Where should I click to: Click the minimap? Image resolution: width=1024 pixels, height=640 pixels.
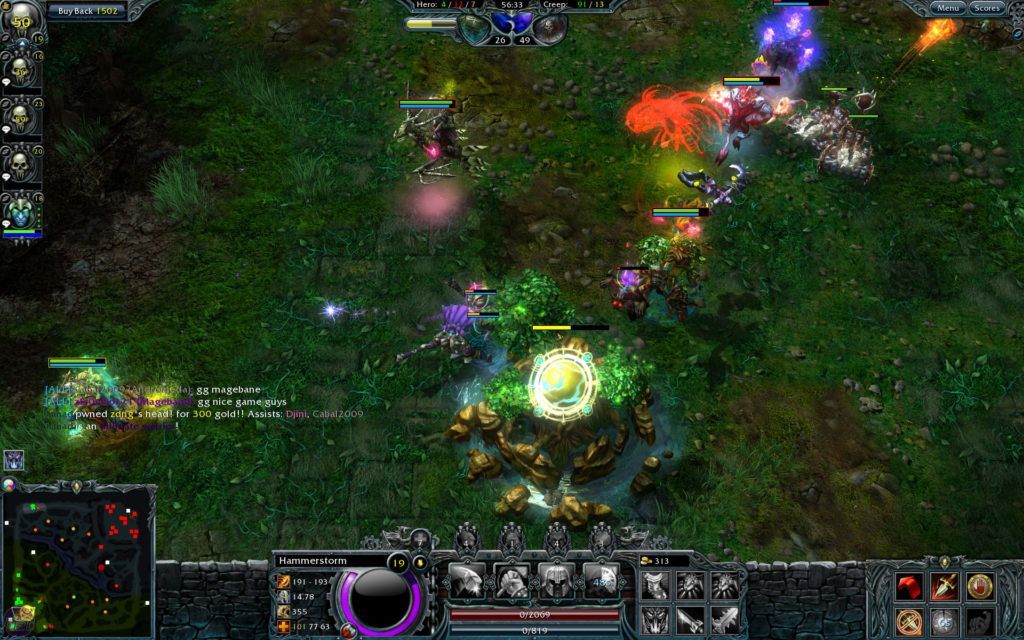coord(80,561)
